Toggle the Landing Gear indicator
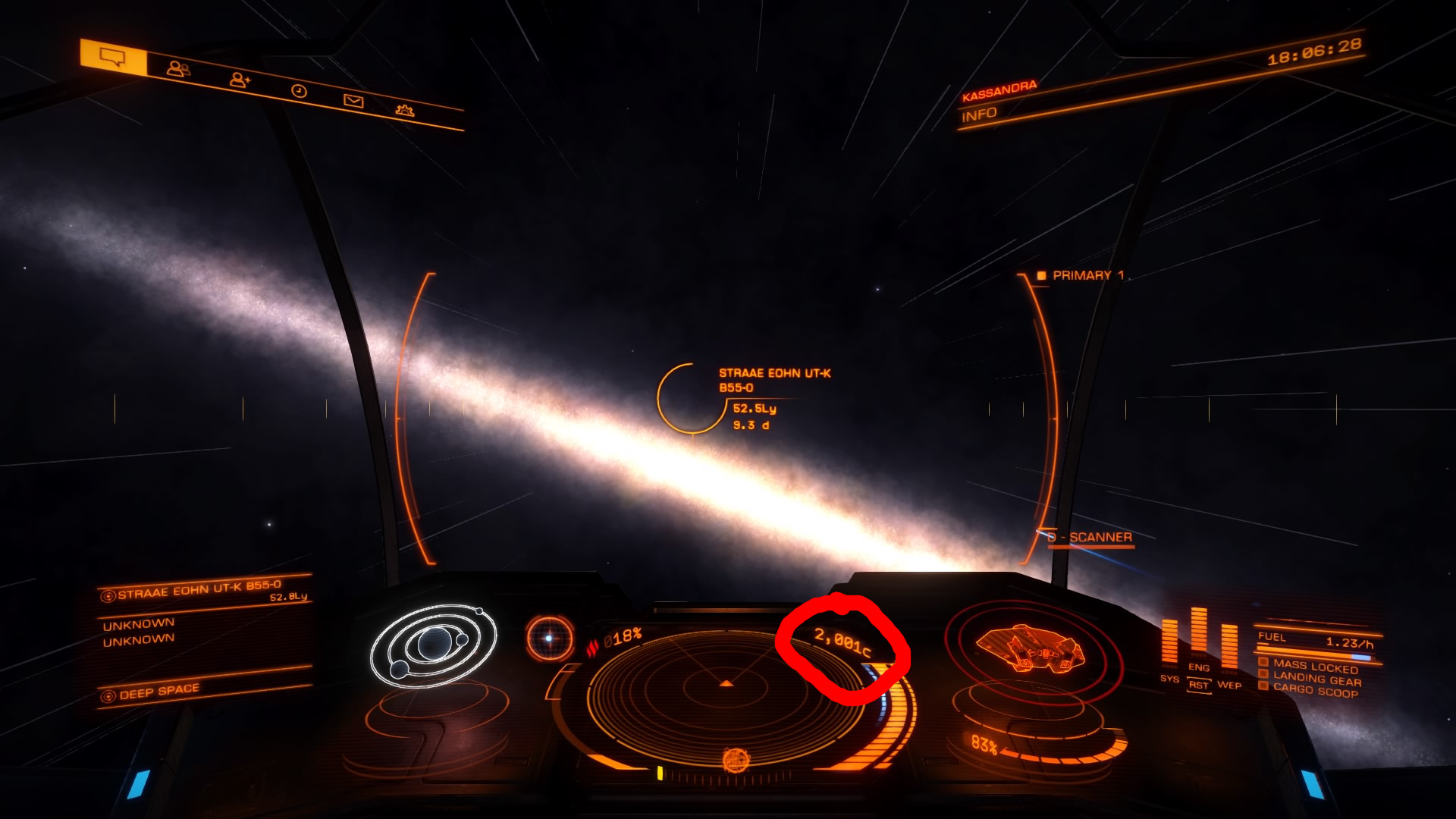 coord(1316,679)
